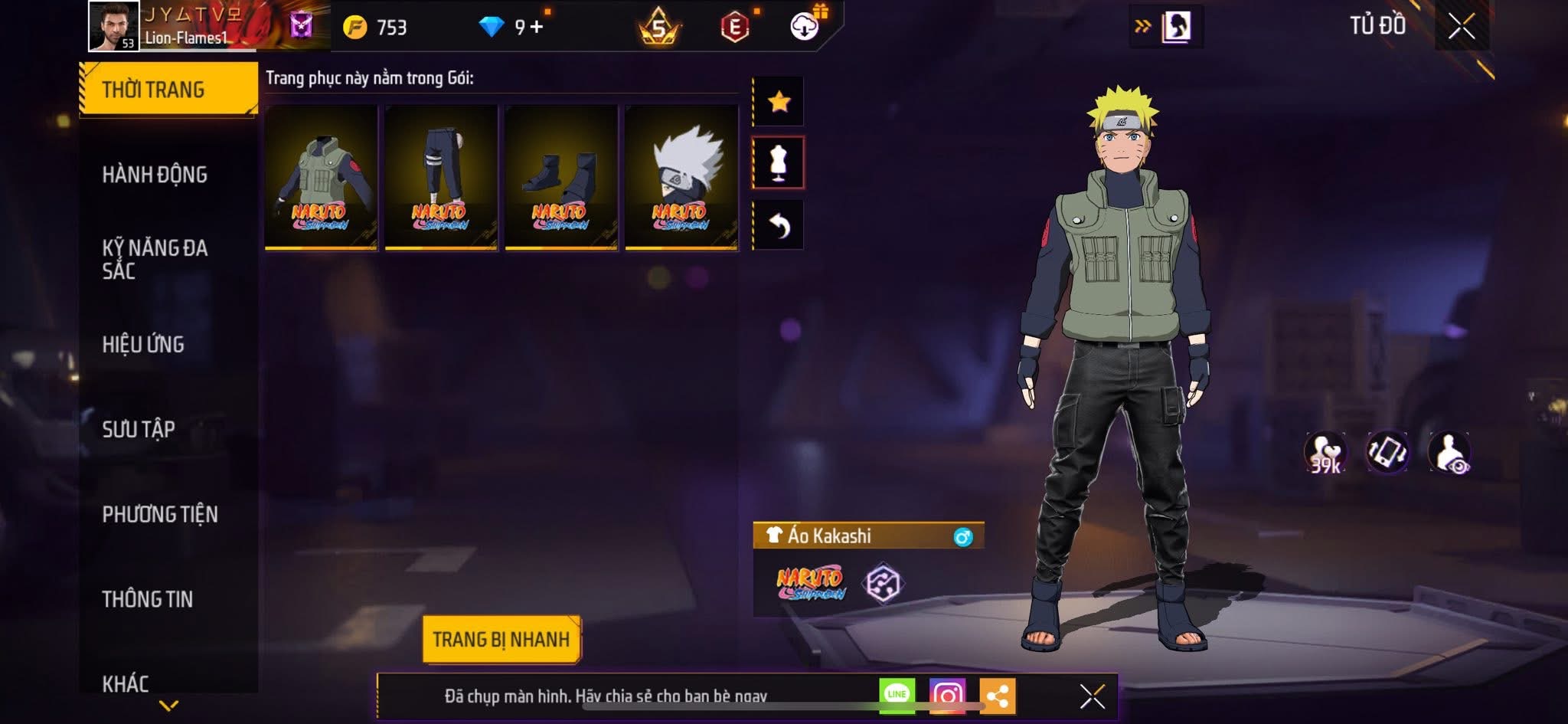
Task: Select the Kakashi sandals item
Action: [561, 177]
